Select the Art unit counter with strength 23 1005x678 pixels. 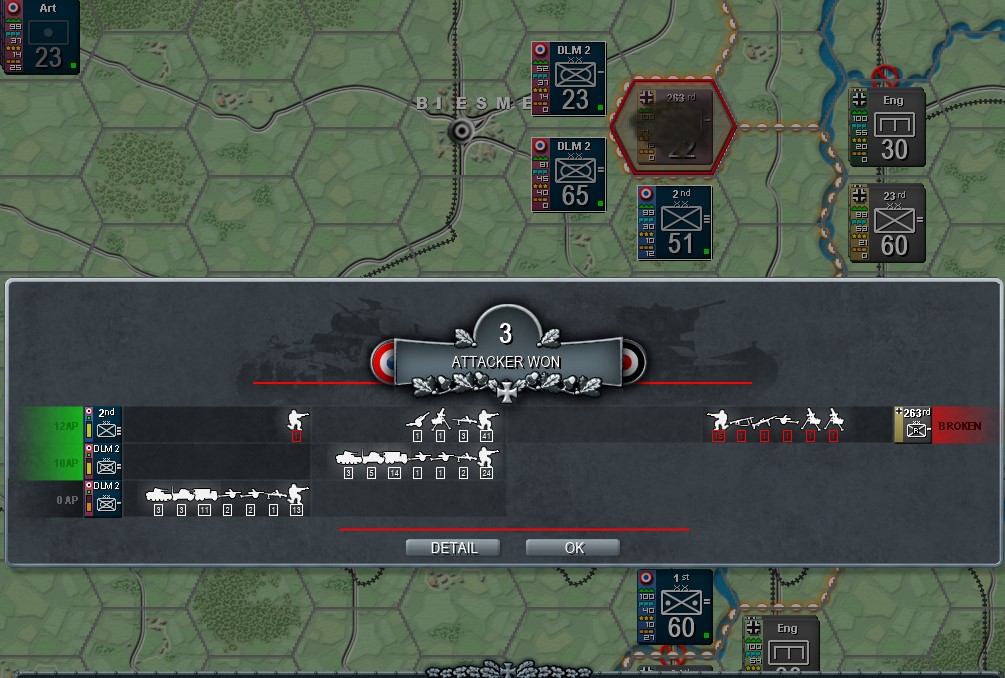pos(41,37)
